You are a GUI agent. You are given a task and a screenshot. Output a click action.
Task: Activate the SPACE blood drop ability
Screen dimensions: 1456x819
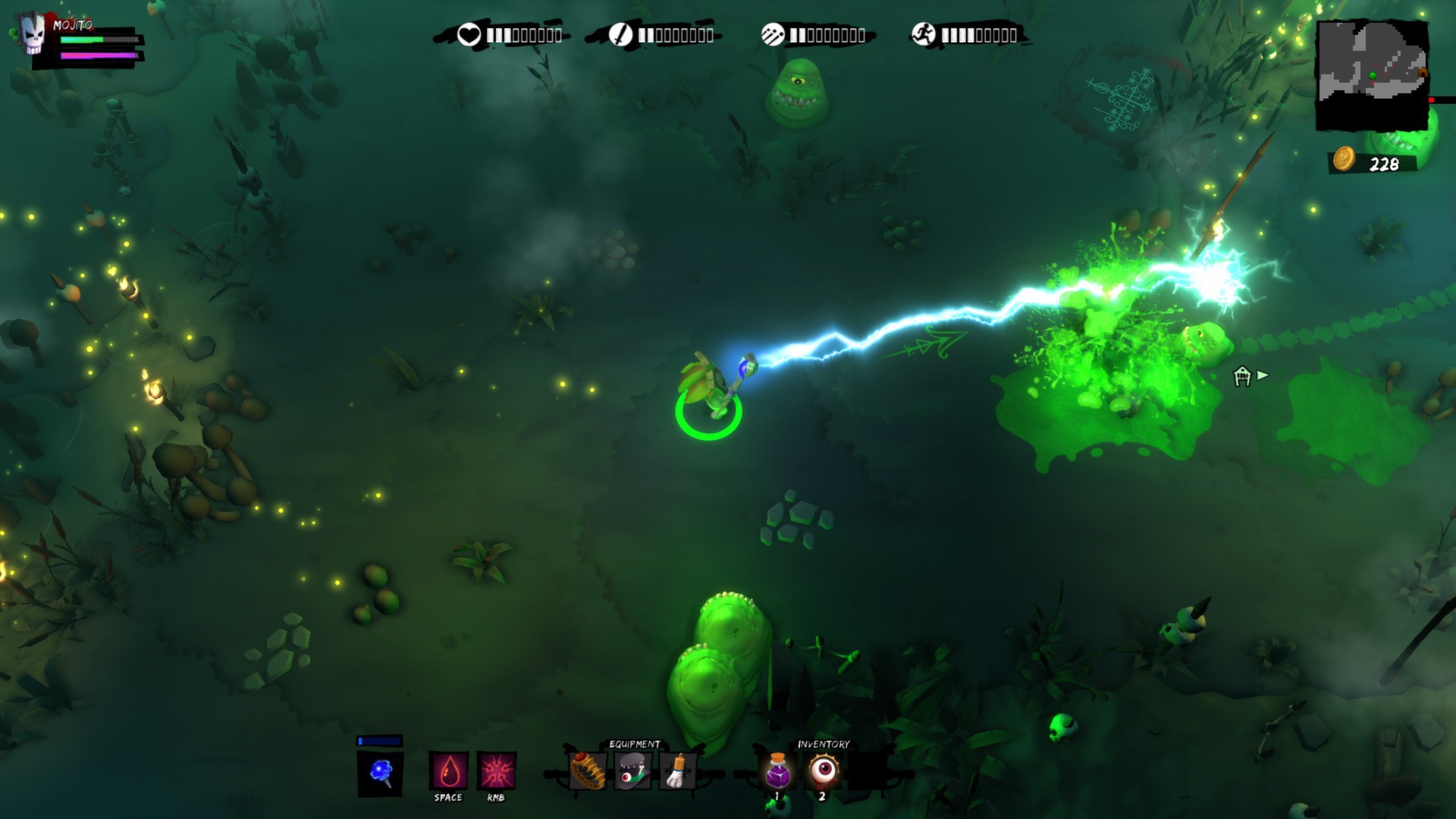(x=448, y=769)
